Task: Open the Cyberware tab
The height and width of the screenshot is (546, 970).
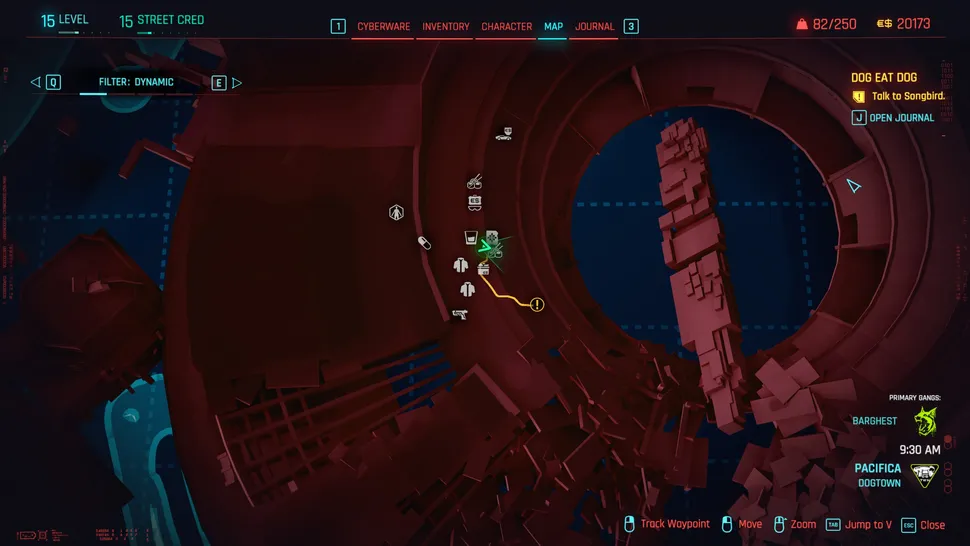Action: [384, 27]
